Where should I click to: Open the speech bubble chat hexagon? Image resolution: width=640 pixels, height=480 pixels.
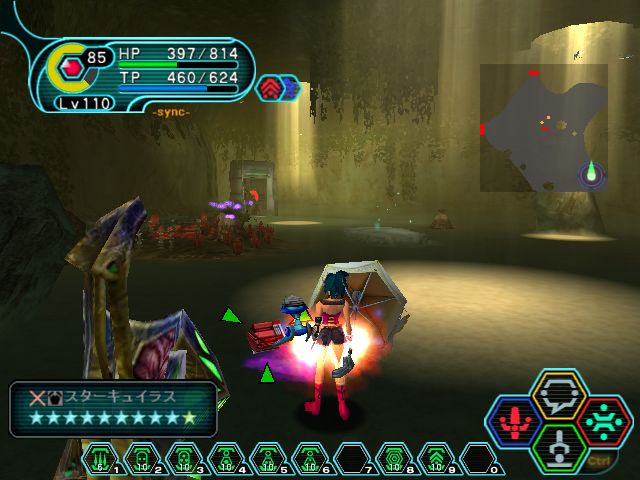[x=558, y=396]
